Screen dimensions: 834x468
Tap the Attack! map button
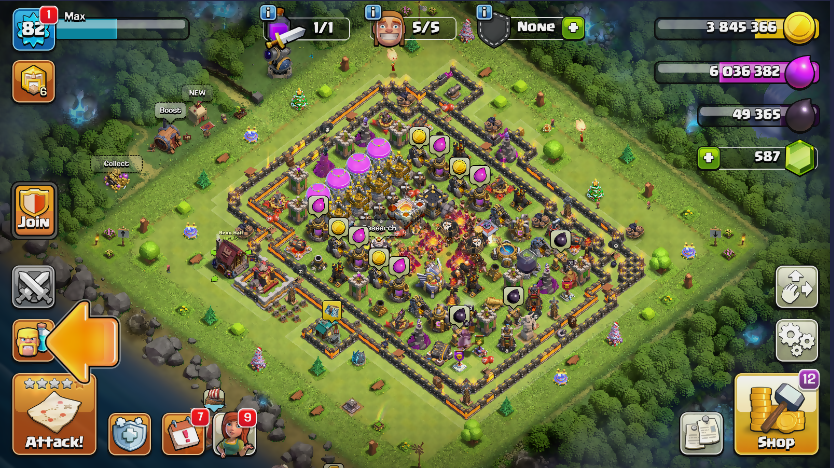pyautogui.click(x=54, y=414)
